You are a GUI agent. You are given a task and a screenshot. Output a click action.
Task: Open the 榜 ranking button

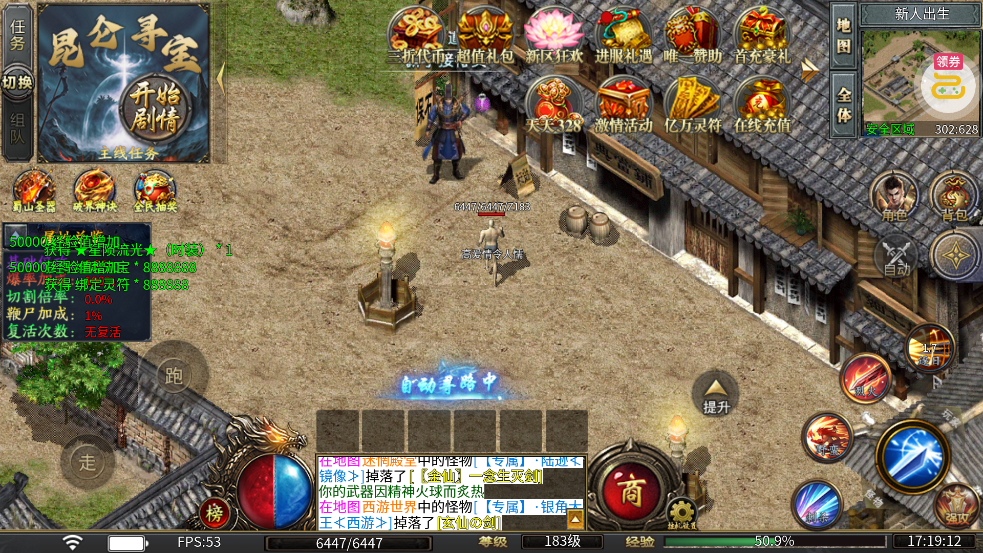[213, 512]
